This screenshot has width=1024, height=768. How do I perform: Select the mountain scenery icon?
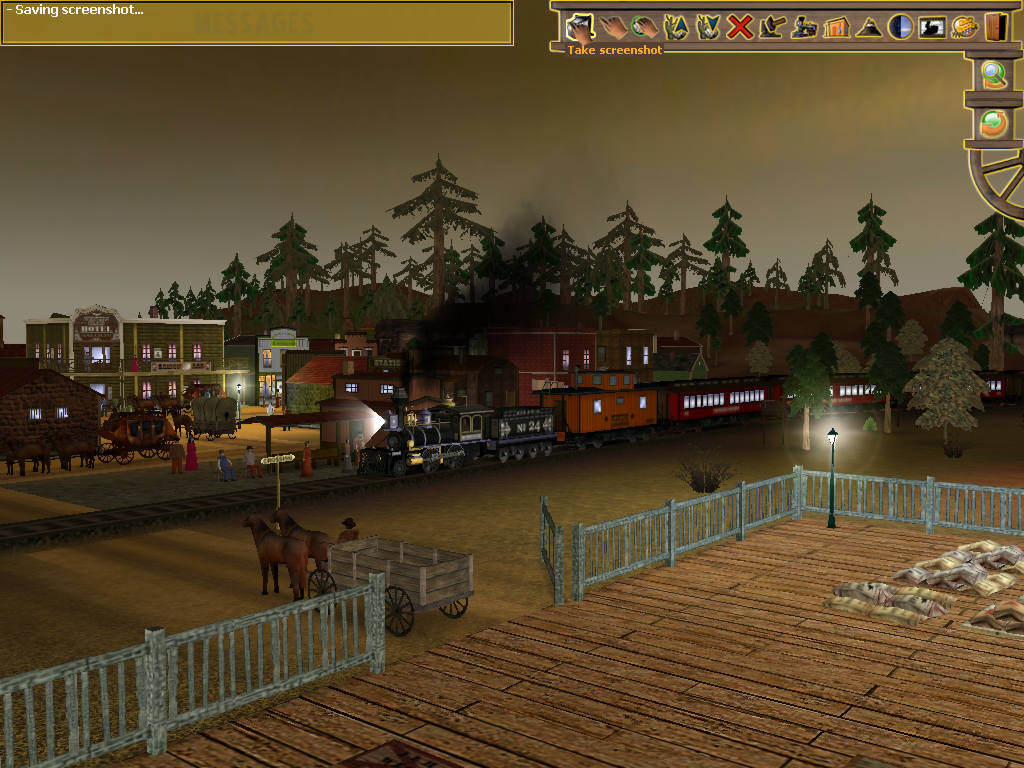(x=868, y=26)
